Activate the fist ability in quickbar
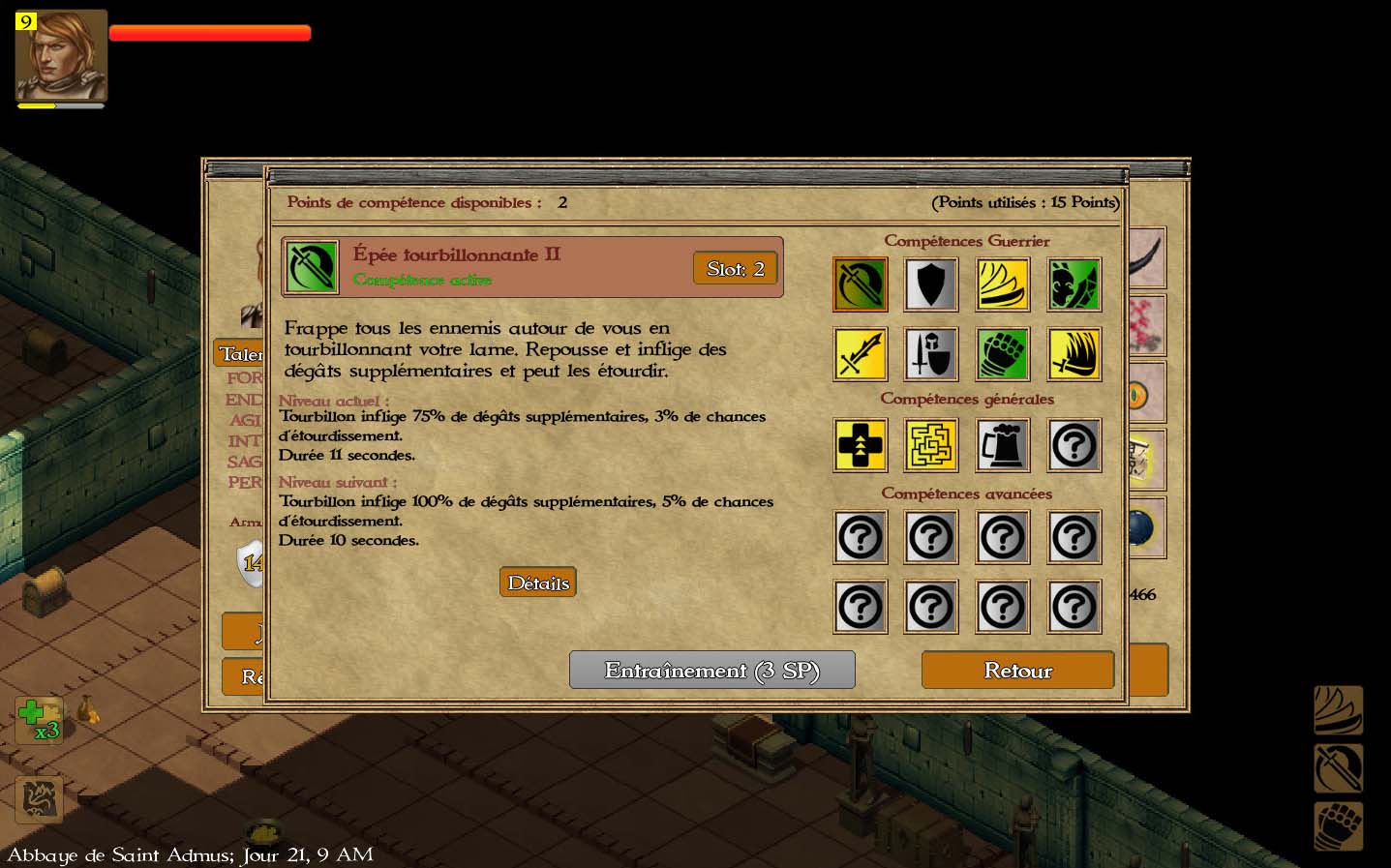 click(1338, 827)
